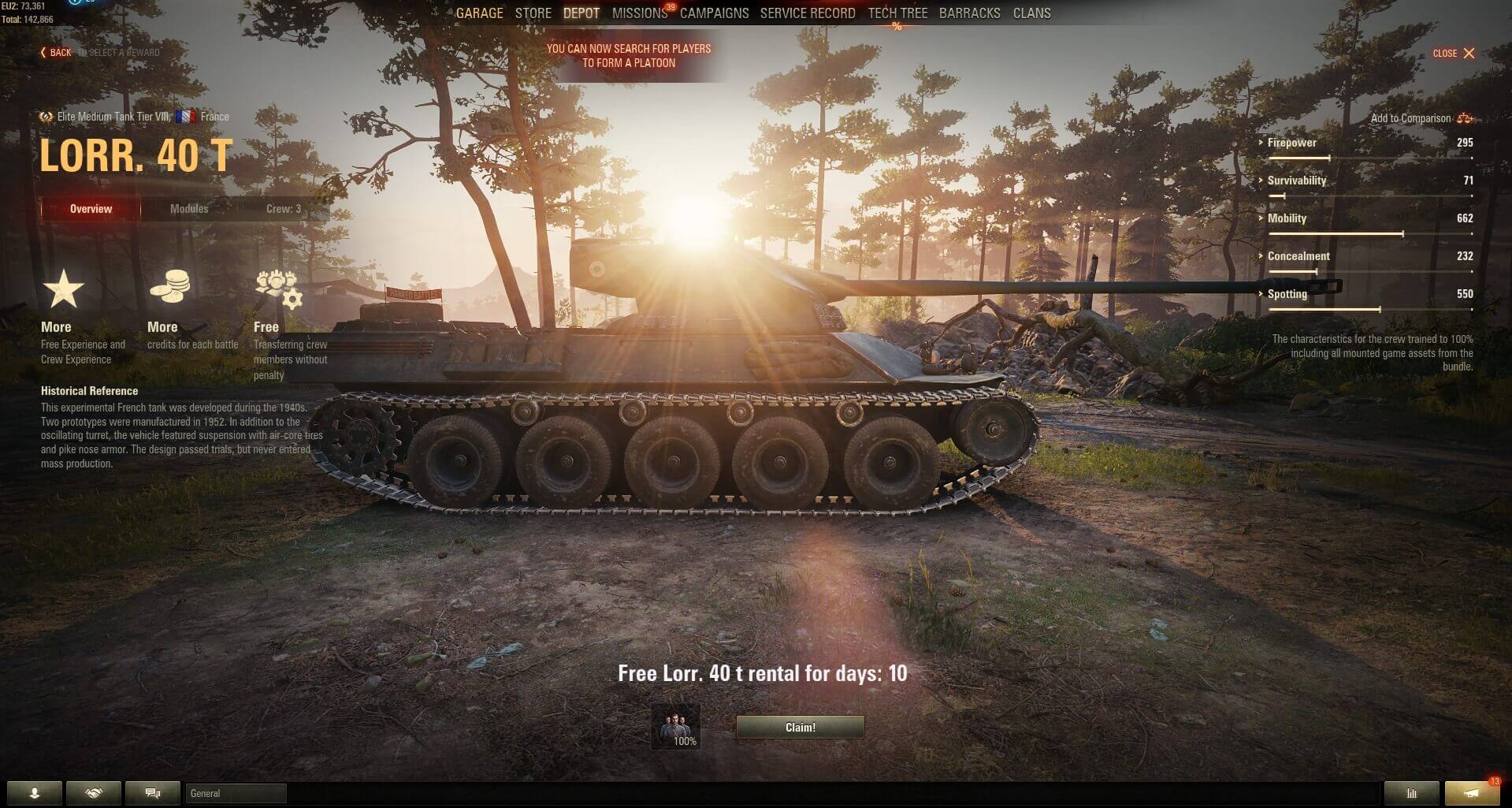Screen dimensions: 1512x808
Task: Open the chat messages icon
Action: tap(151, 793)
